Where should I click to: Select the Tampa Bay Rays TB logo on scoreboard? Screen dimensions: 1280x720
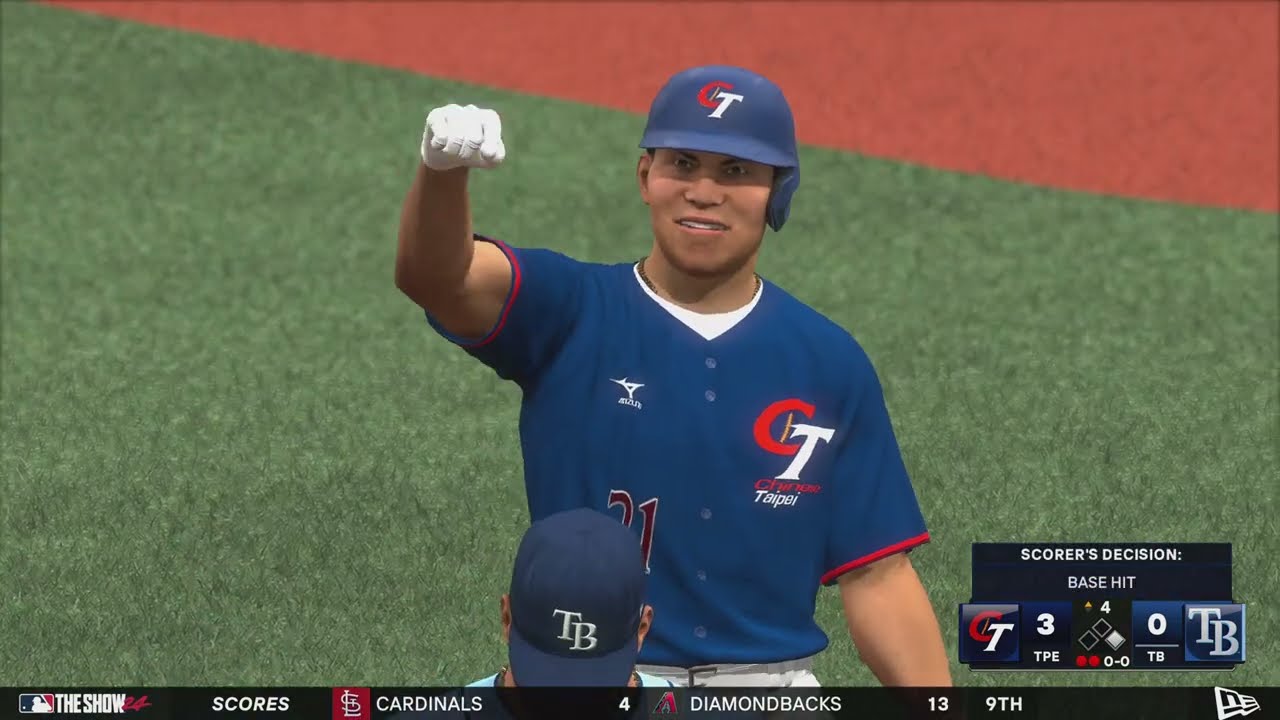[x=1215, y=633]
